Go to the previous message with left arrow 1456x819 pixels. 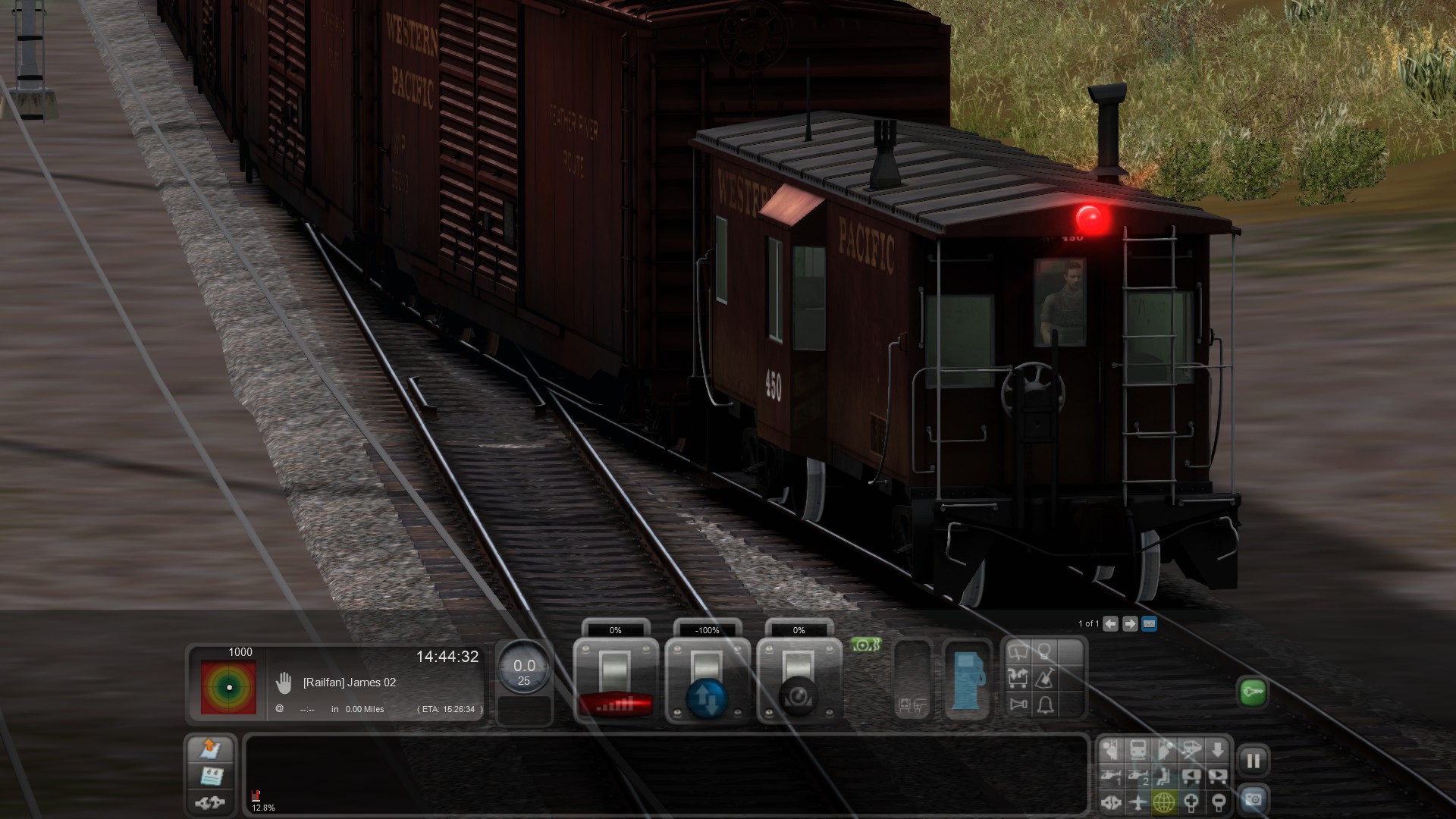[x=1110, y=623]
